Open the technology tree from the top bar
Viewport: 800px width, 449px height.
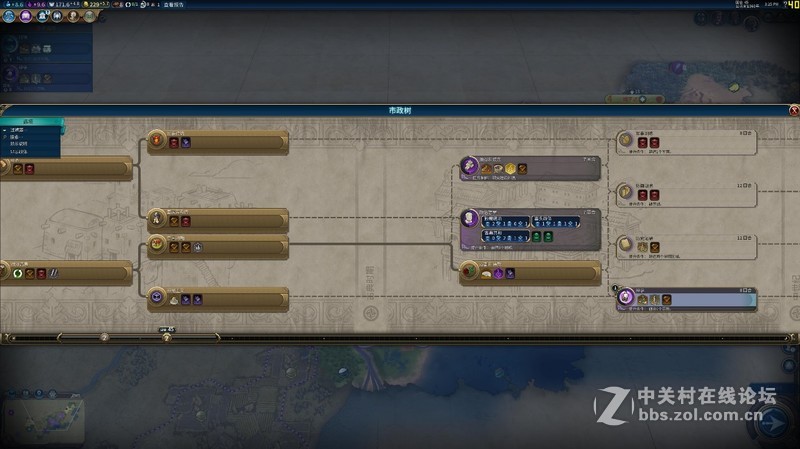11,17
